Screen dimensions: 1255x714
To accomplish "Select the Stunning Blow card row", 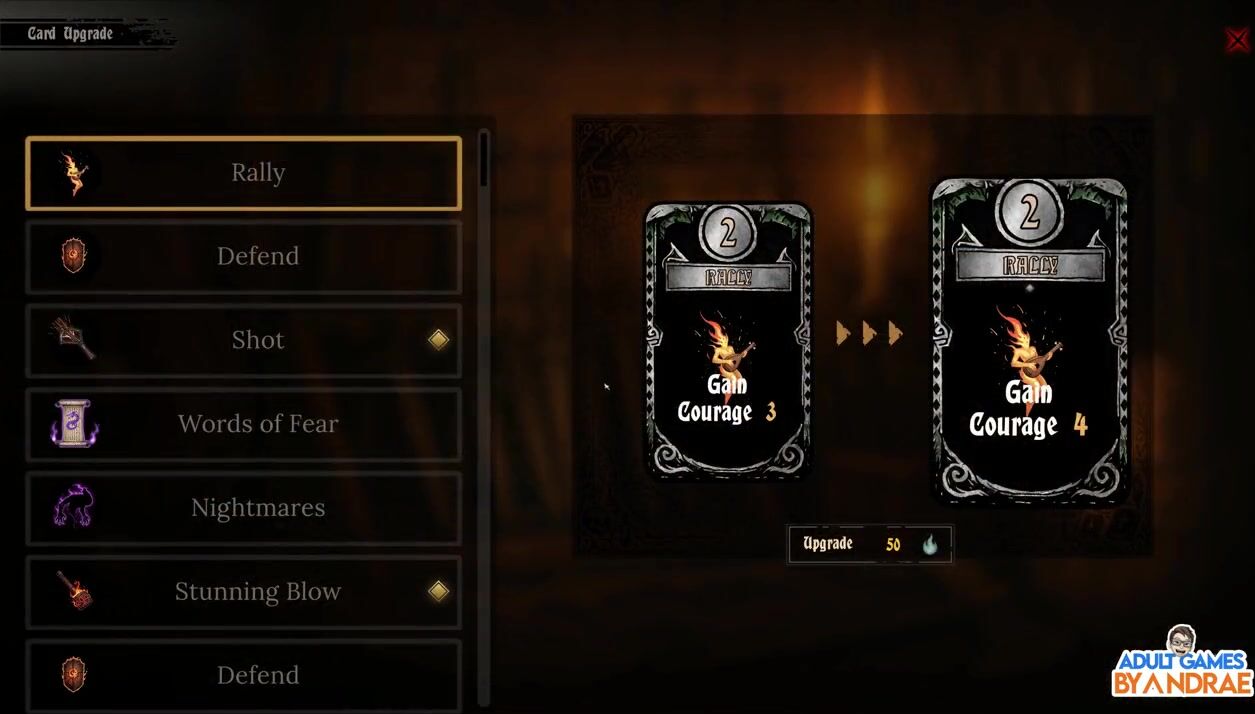I will click(x=243, y=592).
